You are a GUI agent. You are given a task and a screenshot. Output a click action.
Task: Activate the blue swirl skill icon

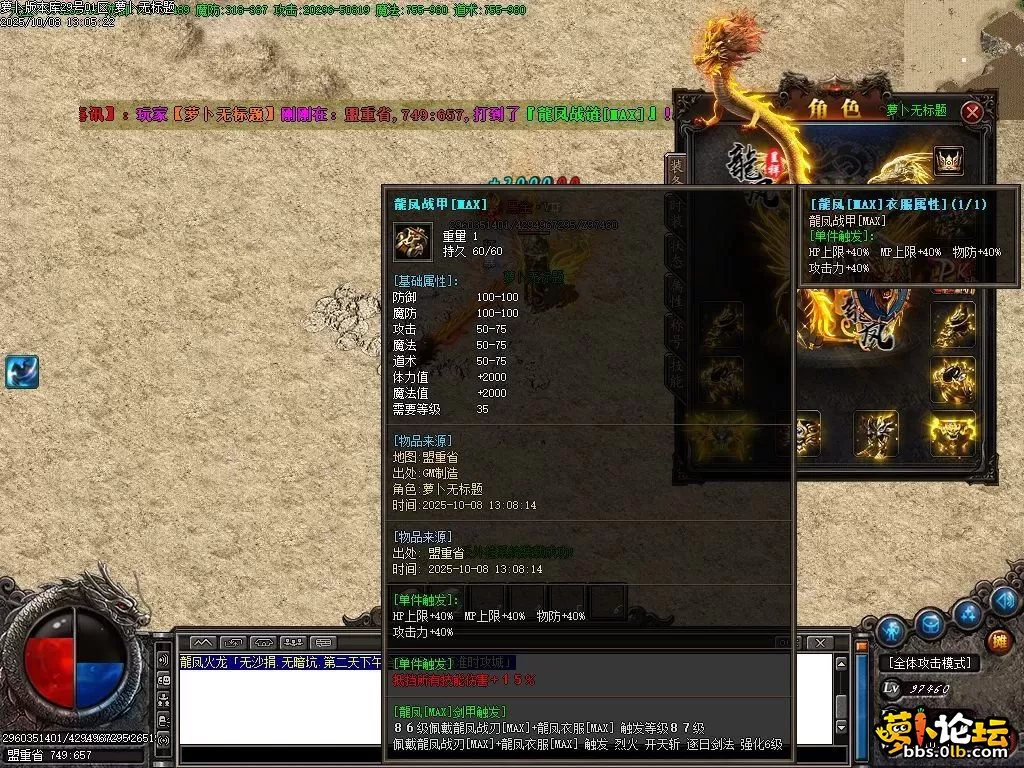coord(21,371)
